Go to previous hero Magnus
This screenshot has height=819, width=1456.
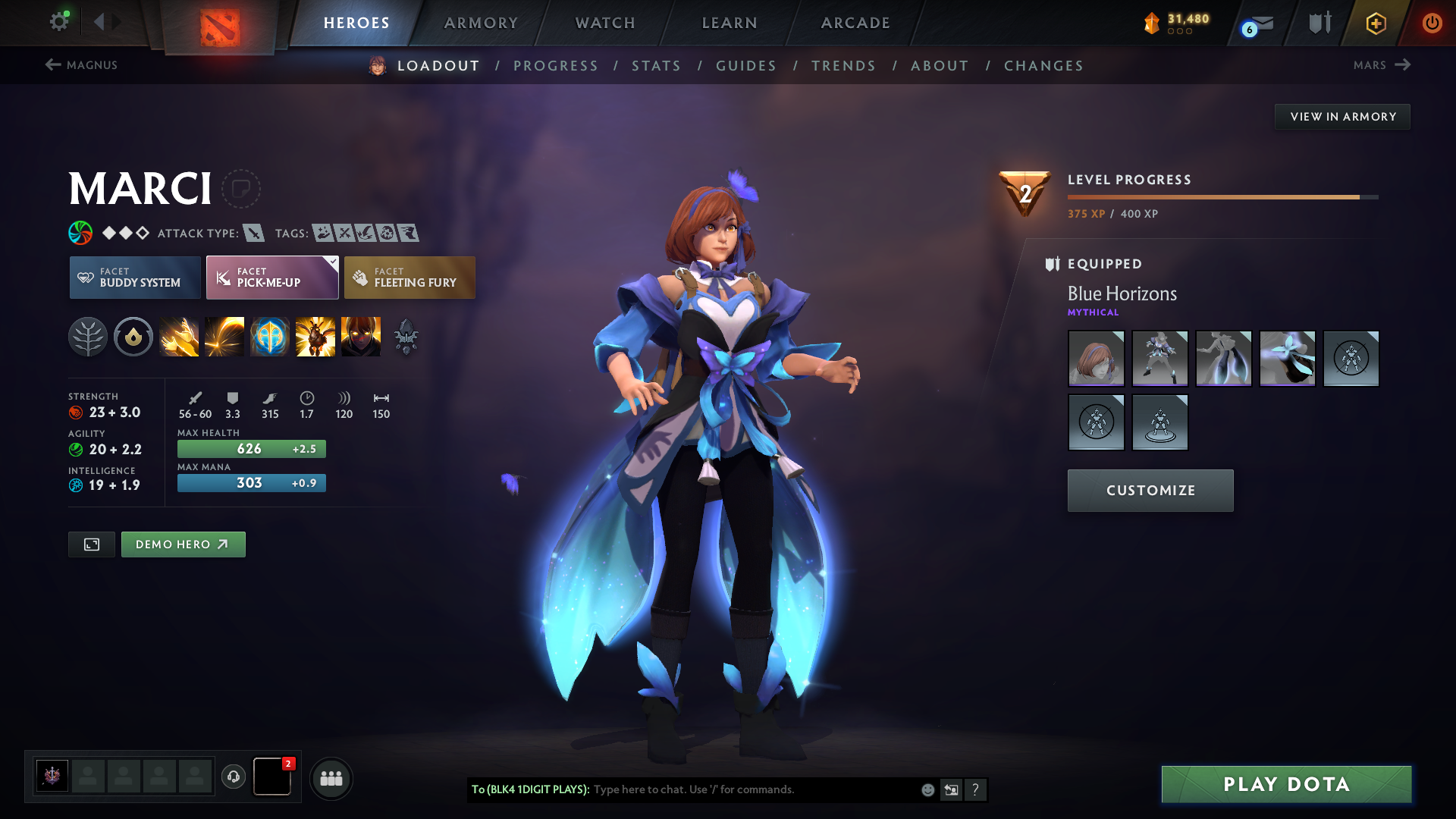pos(82,65)
